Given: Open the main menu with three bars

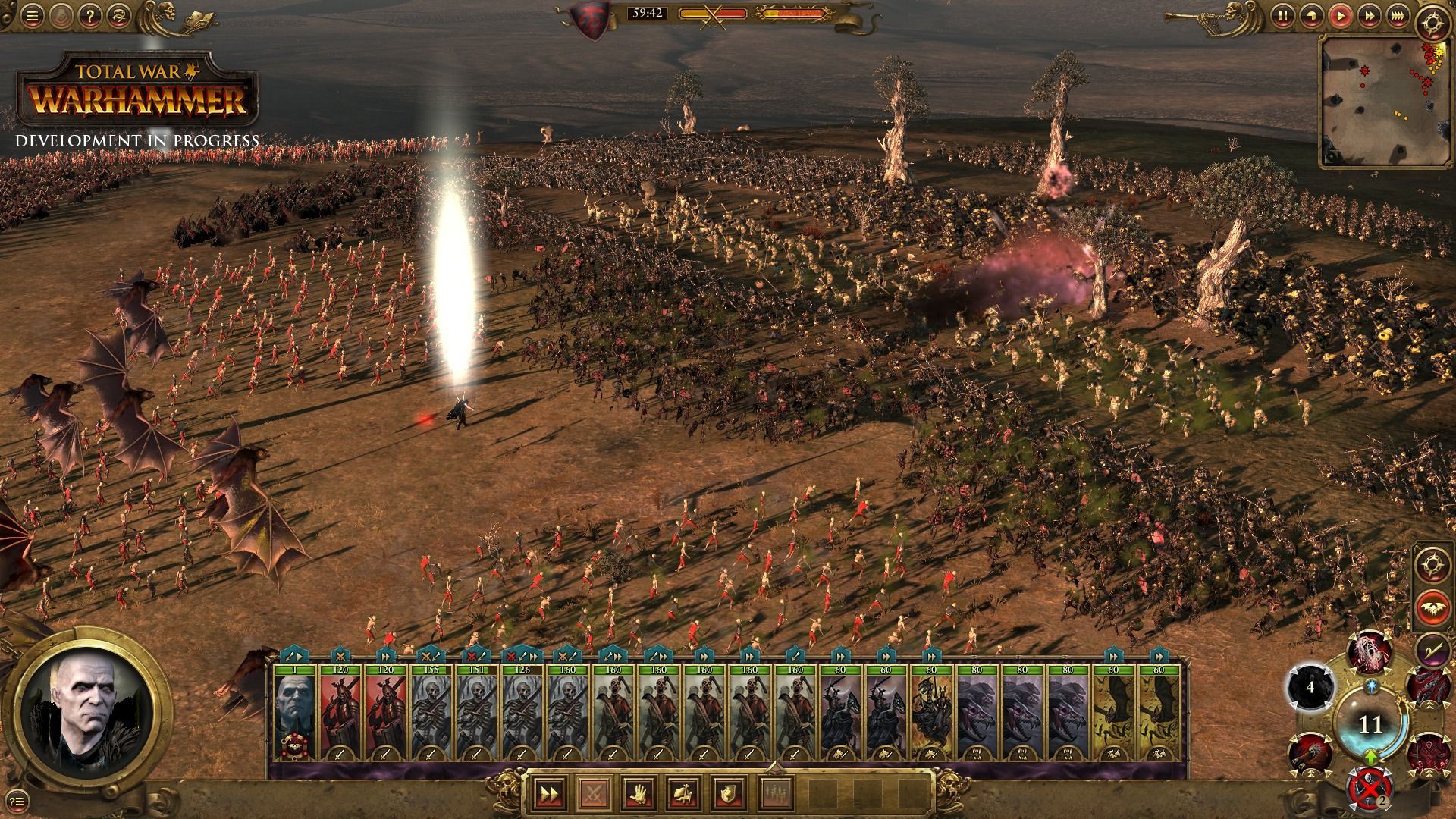Looking at the screenshot, I should [31, 15].
